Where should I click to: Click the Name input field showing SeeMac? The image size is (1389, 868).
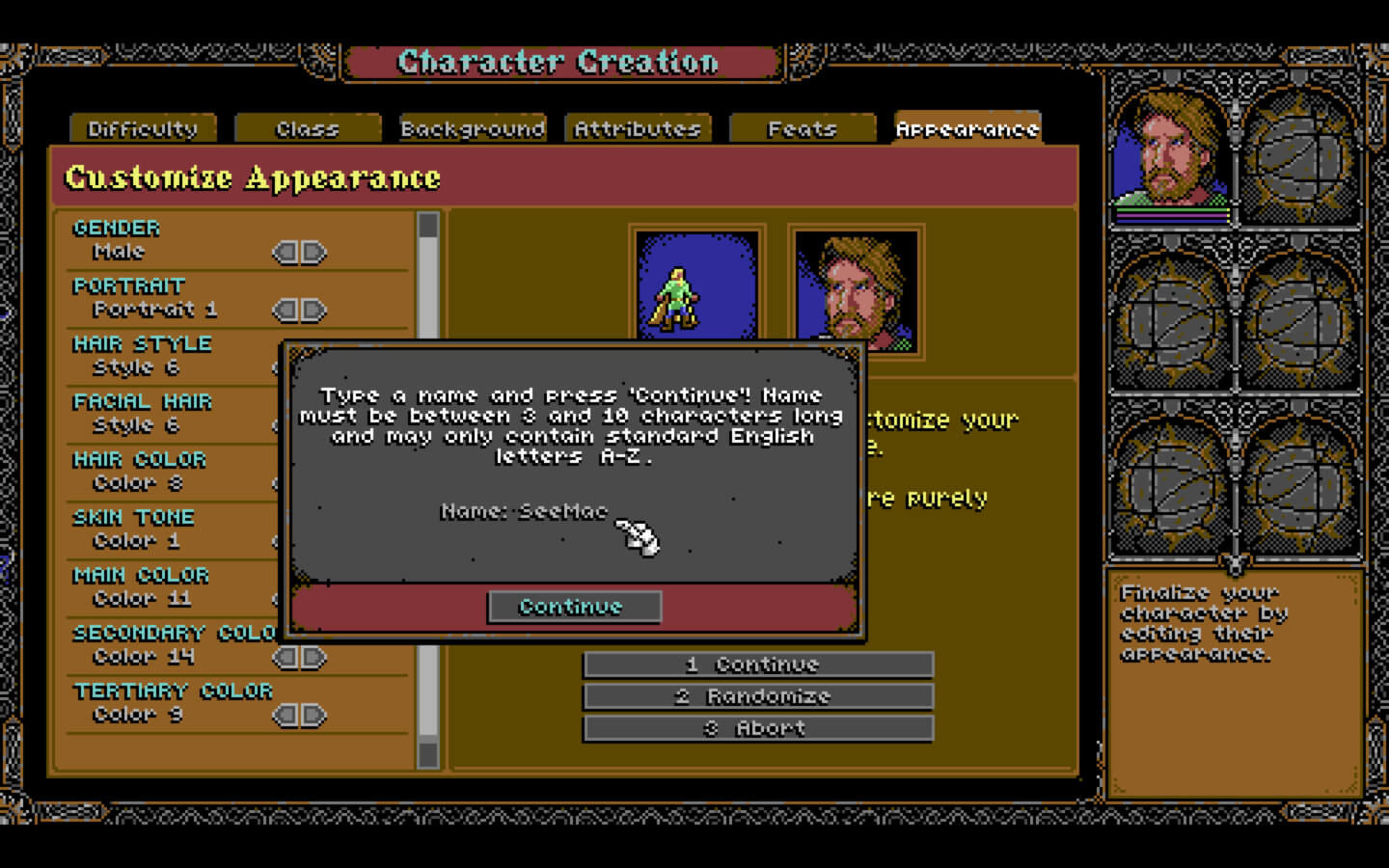click(x=562, y=511)
